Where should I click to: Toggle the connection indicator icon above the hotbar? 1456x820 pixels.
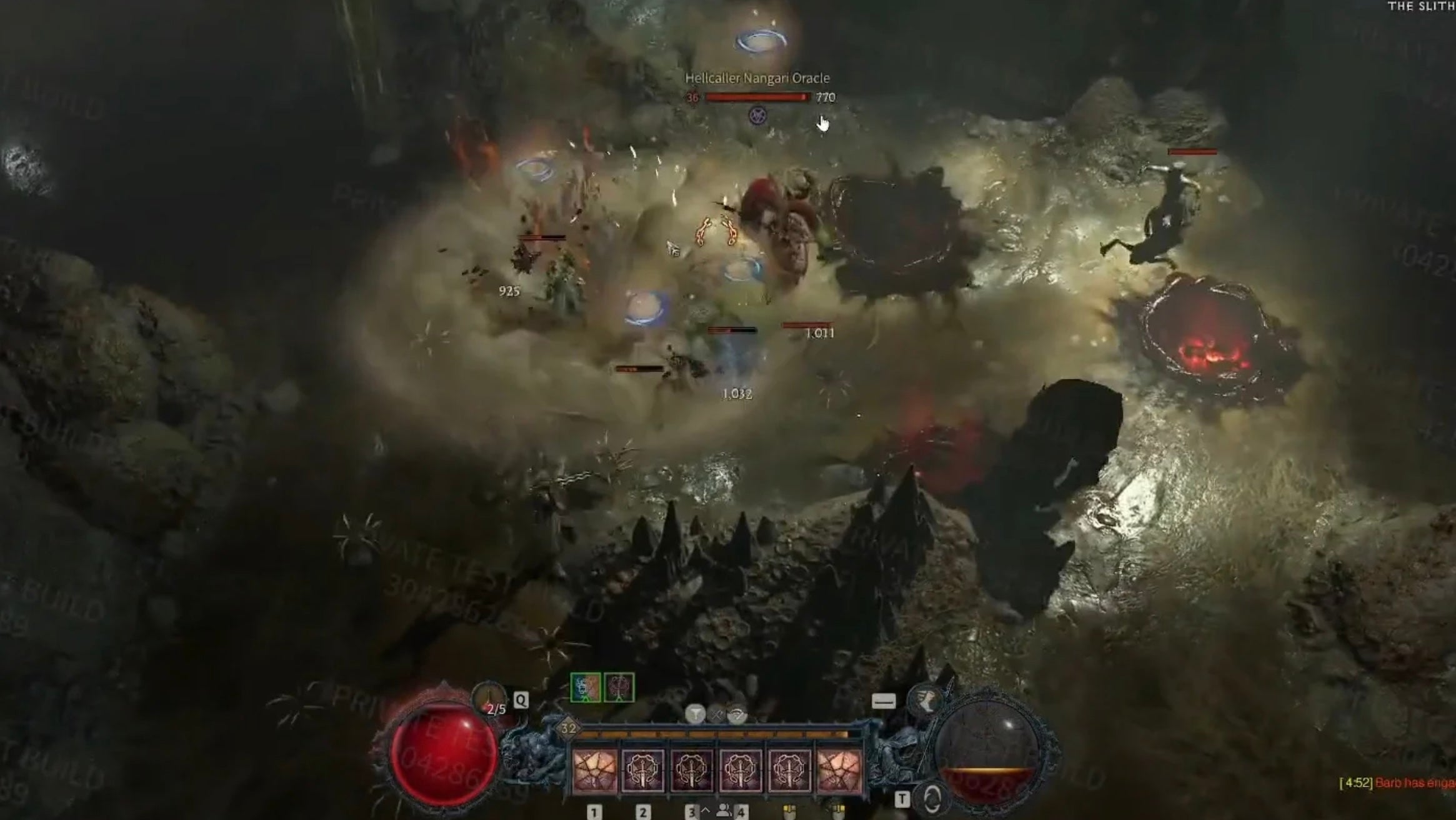tap(738, 715)
